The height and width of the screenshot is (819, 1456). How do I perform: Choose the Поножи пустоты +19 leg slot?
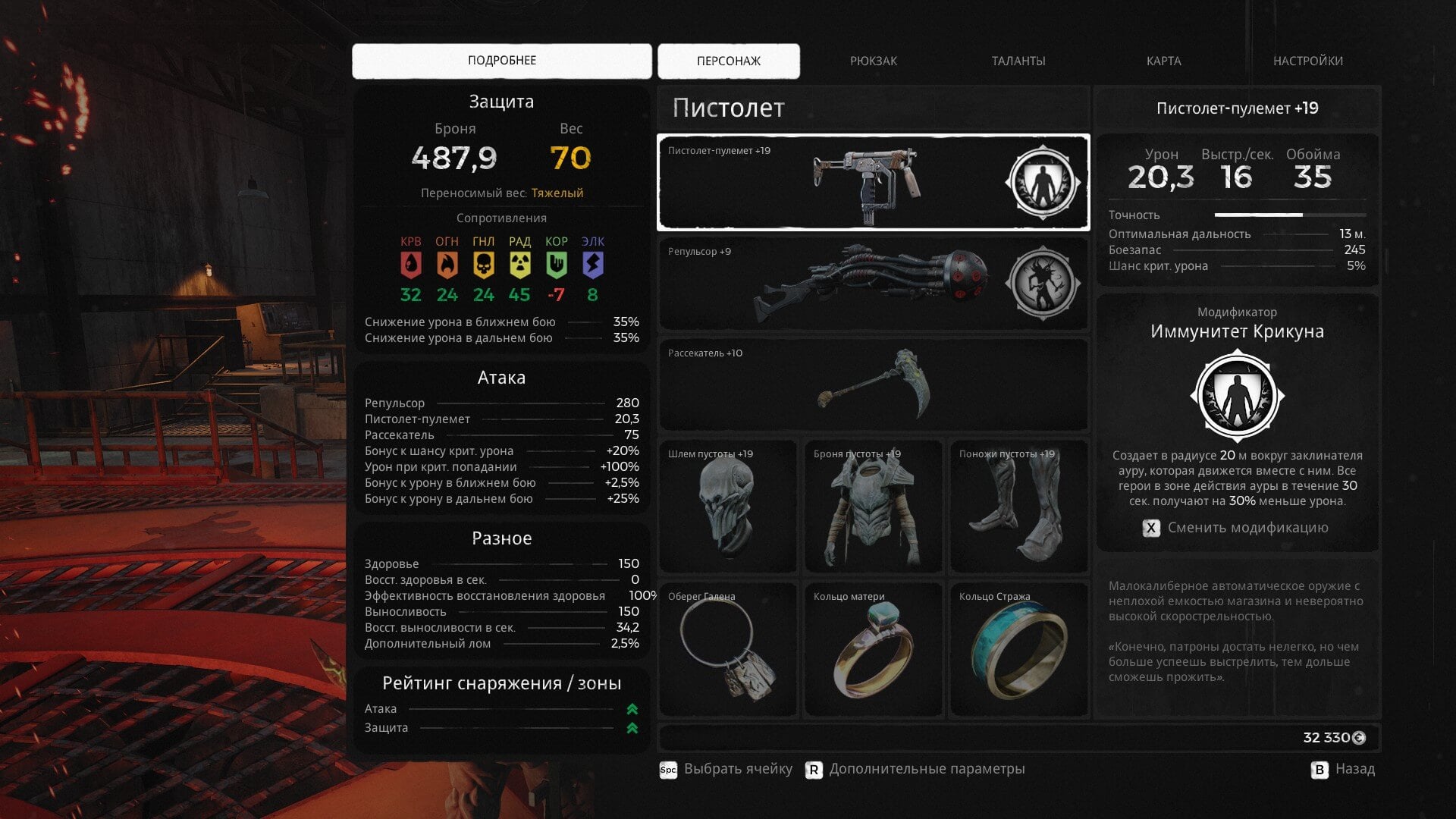1018,506
